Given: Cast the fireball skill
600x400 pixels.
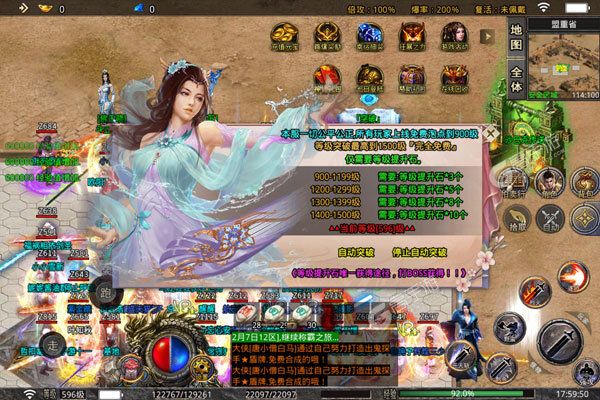Looking at the screenshot, I should coord(573,277).
